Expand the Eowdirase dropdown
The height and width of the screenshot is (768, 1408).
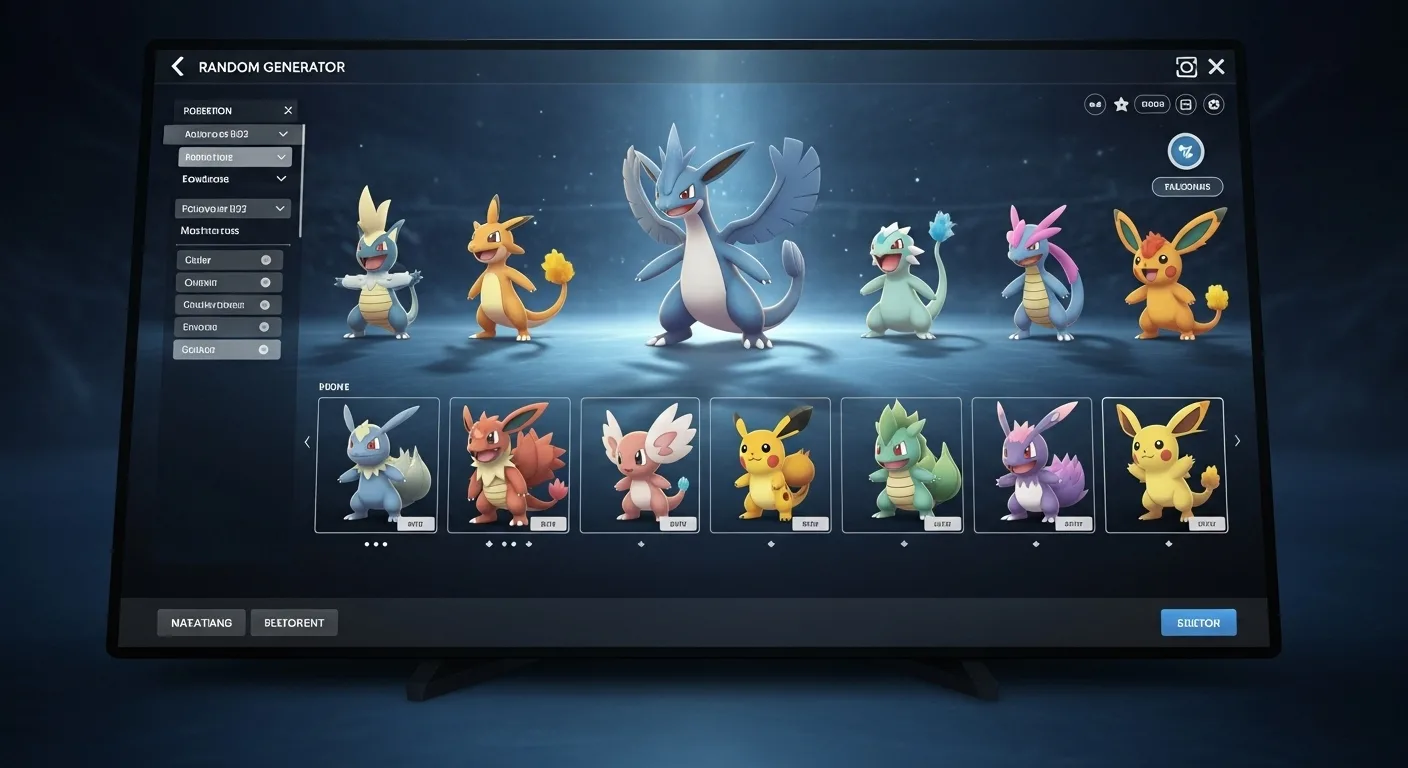click(281, 179)
